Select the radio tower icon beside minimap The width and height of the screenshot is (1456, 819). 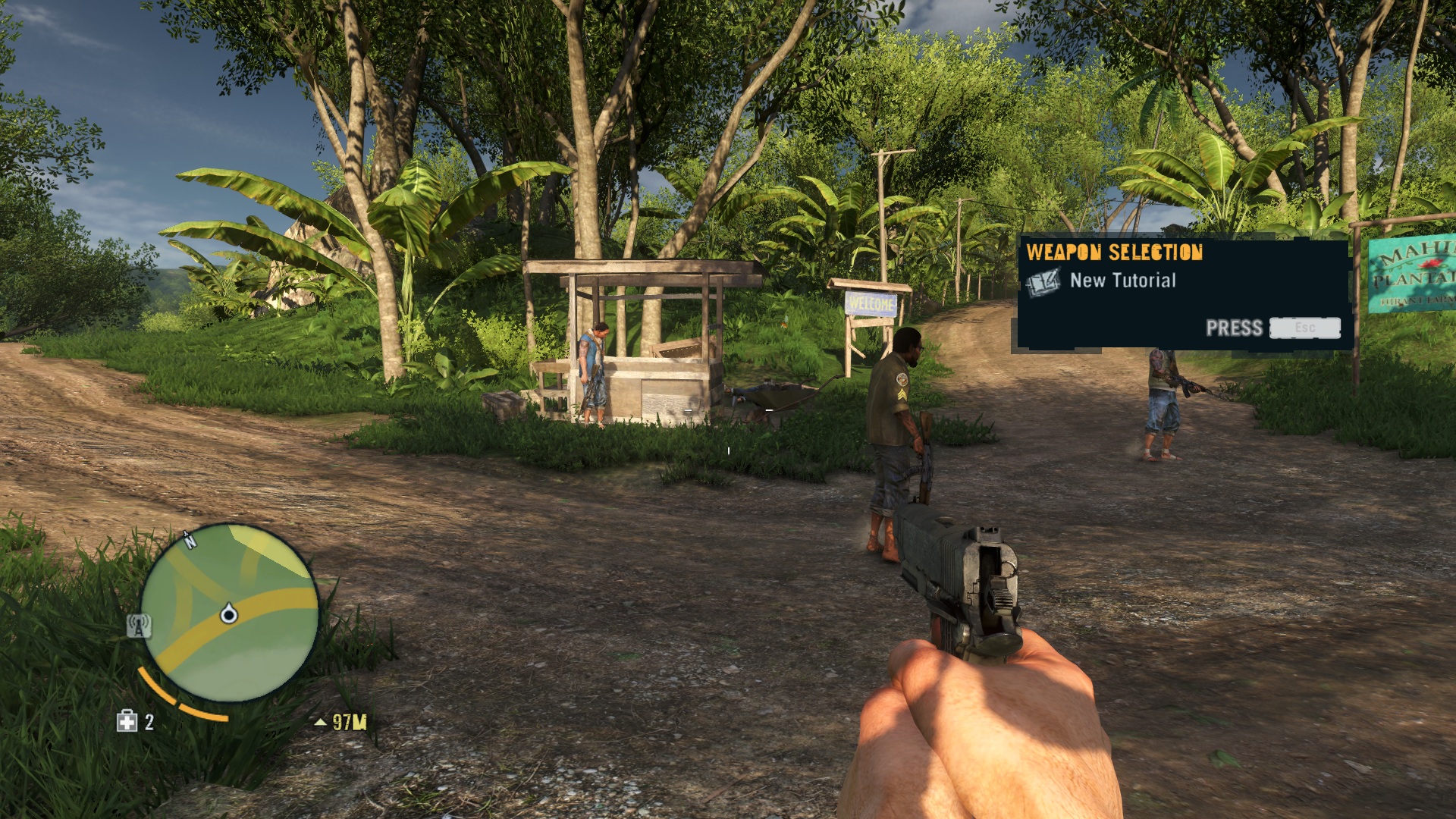point(139,626)
